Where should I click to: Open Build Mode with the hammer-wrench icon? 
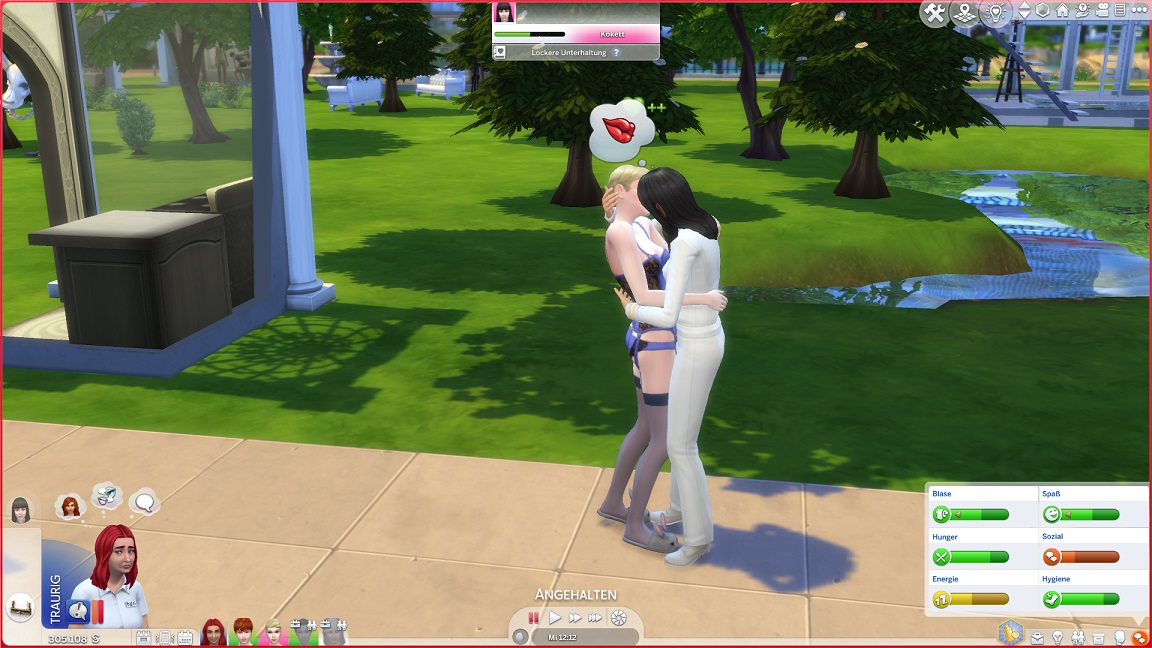(935, 13)
